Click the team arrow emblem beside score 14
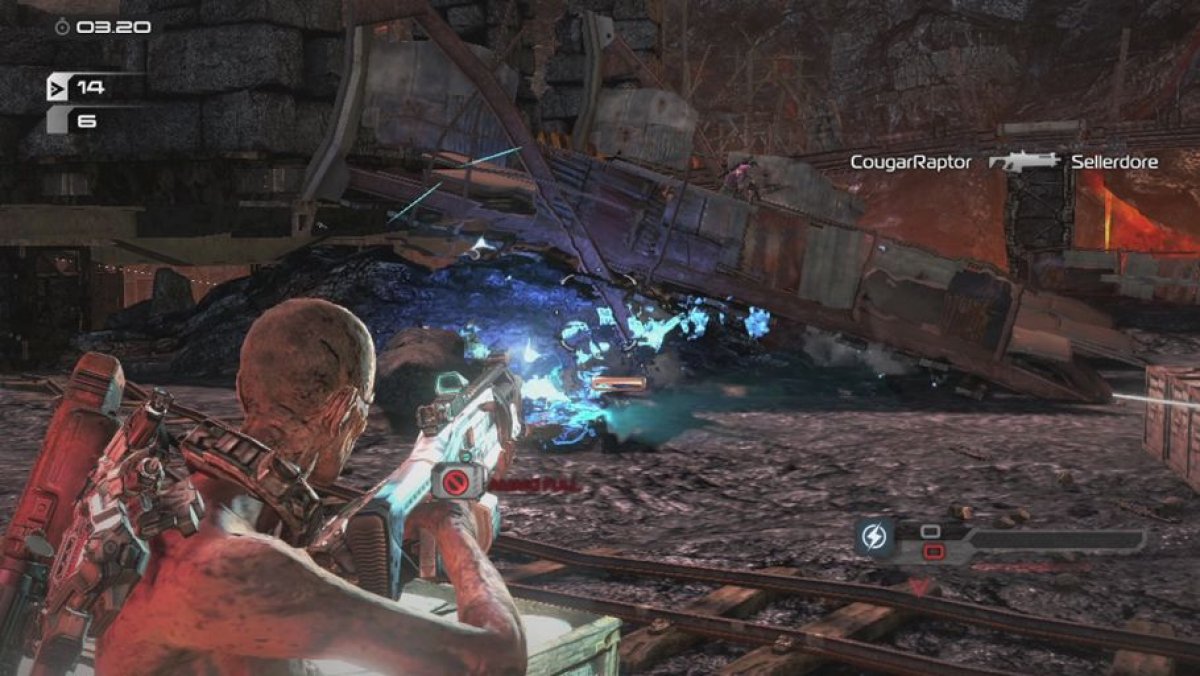The image size is (1200, 676). 58,88
